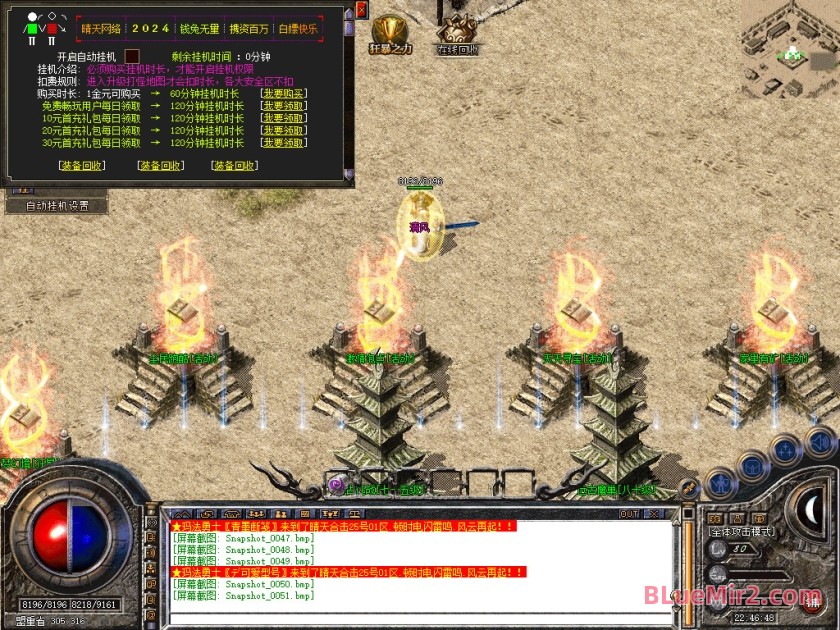Claim the 30元首充礼包 daily reward
Screen dimensions: 840x630
tap(283, 143)
